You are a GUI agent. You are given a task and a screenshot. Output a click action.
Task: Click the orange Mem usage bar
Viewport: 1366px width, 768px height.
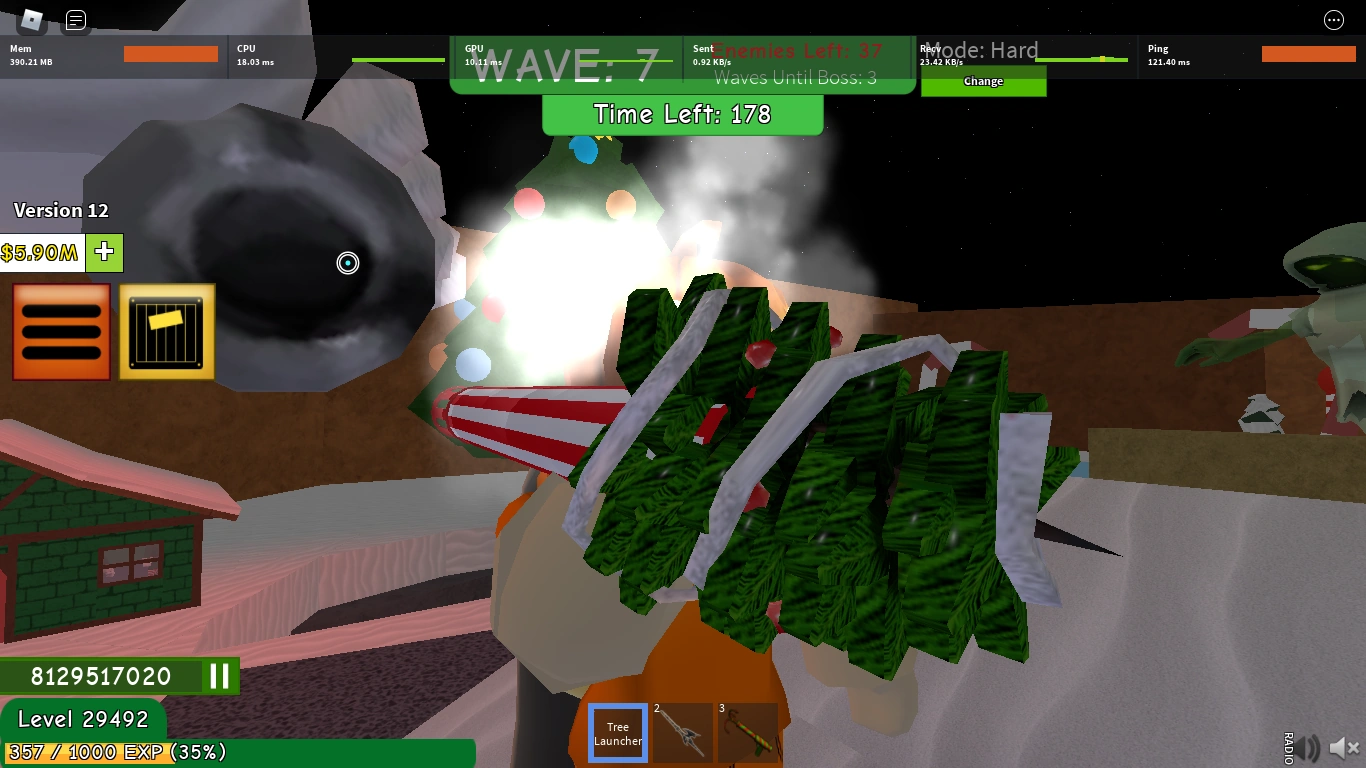coord(170,55)
